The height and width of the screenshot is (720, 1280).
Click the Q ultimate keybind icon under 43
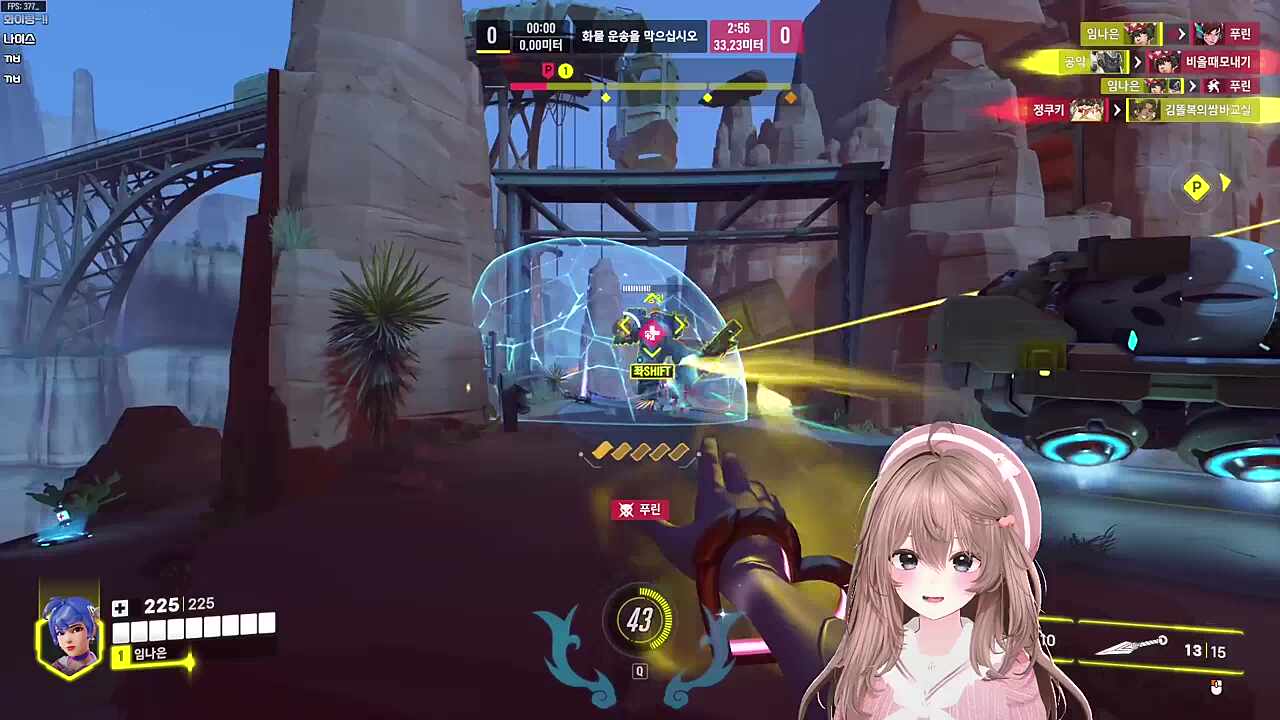click(641, 672)
